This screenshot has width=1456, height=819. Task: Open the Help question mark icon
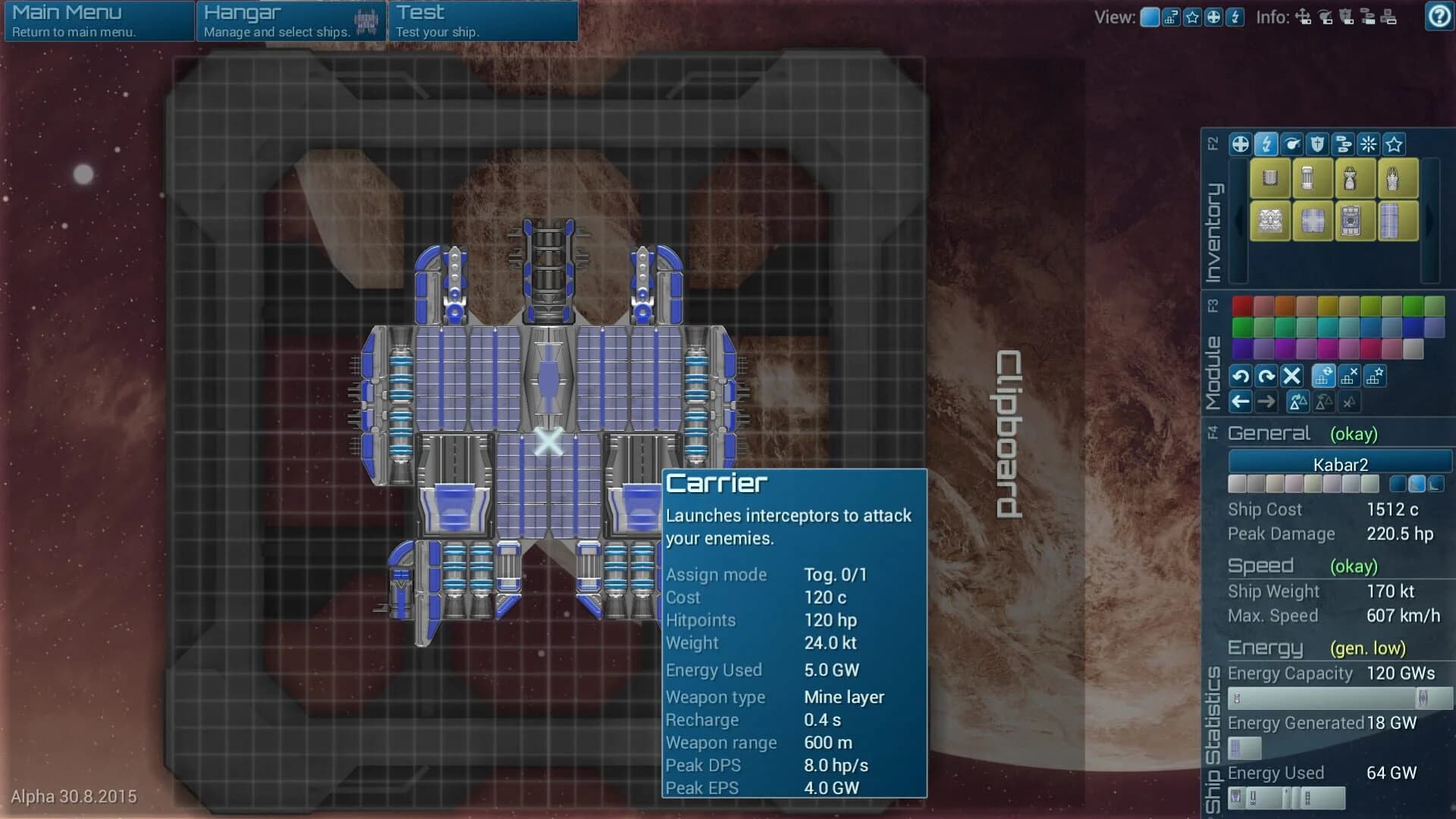tap(1439, 16)
